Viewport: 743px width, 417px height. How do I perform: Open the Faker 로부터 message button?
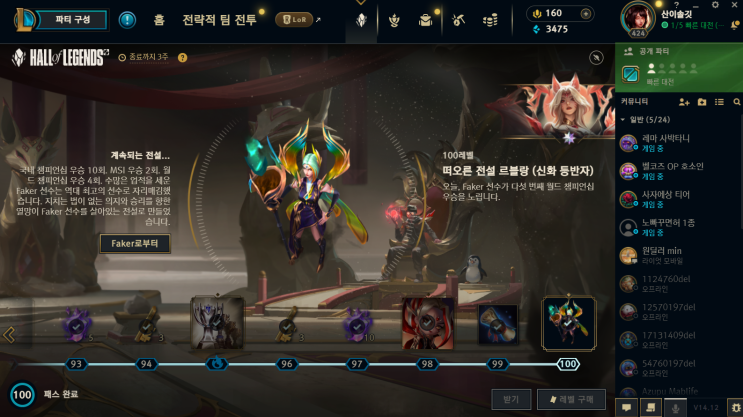134,243
